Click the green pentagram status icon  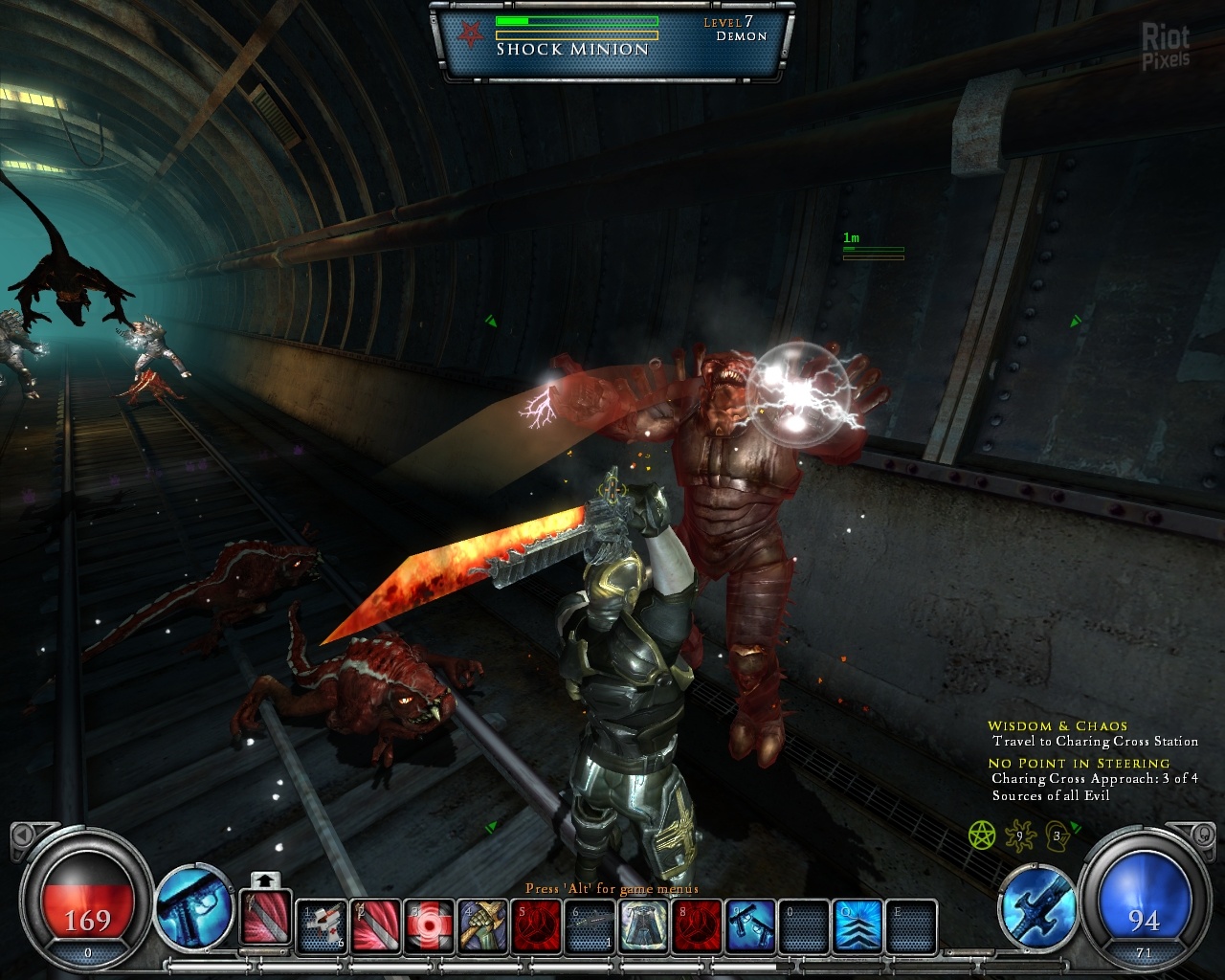tap(982, 835)
